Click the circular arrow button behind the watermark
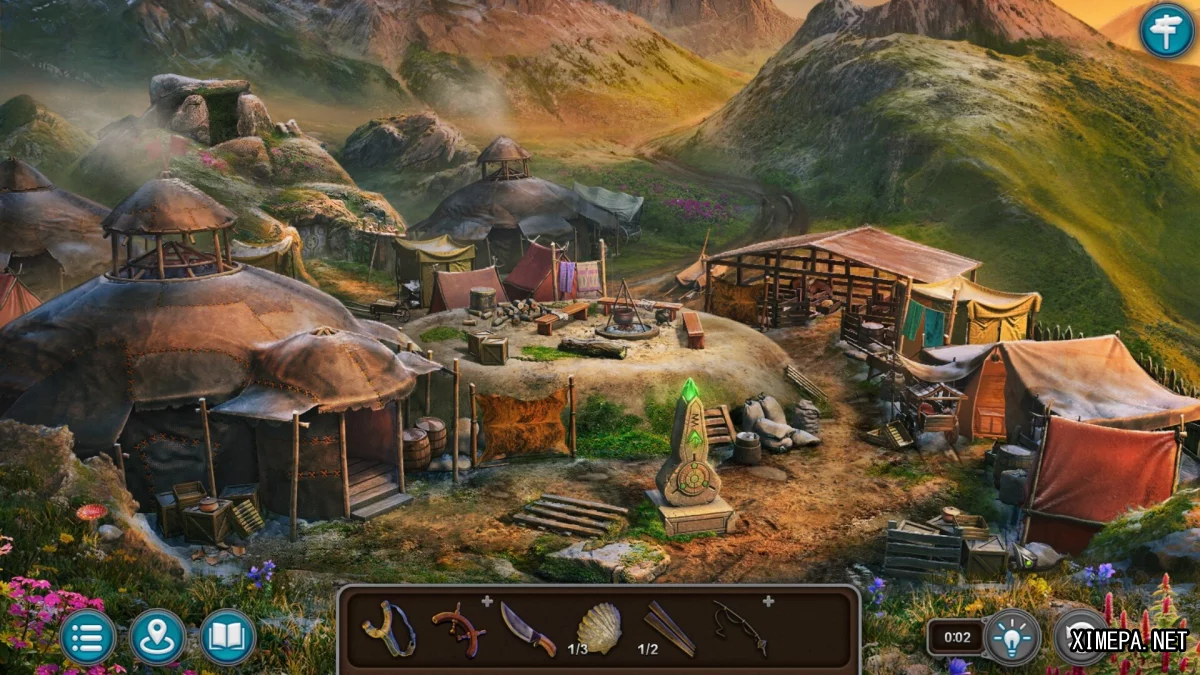The image size is (1200, 675). tap(1080, 637)
